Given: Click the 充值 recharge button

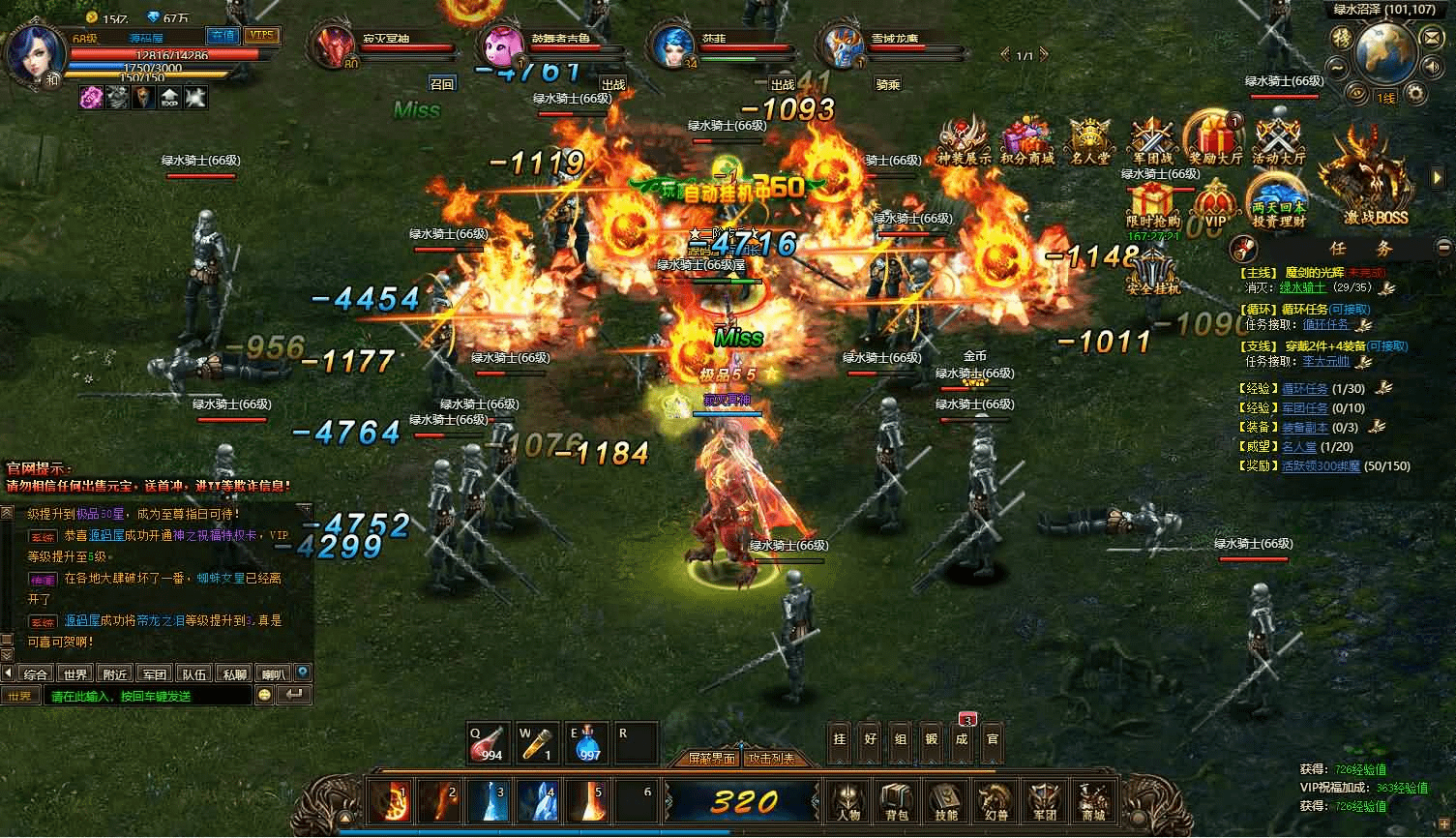Looking at the screenshot, I should pos(223,36).
